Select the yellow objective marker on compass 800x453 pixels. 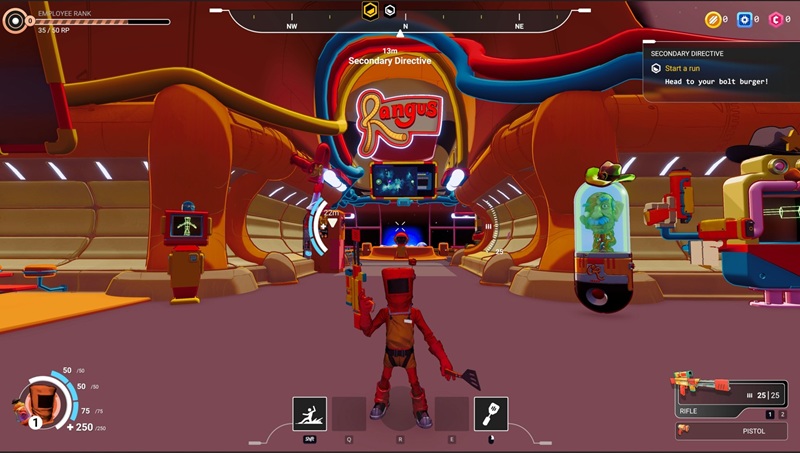coord(369,10)
